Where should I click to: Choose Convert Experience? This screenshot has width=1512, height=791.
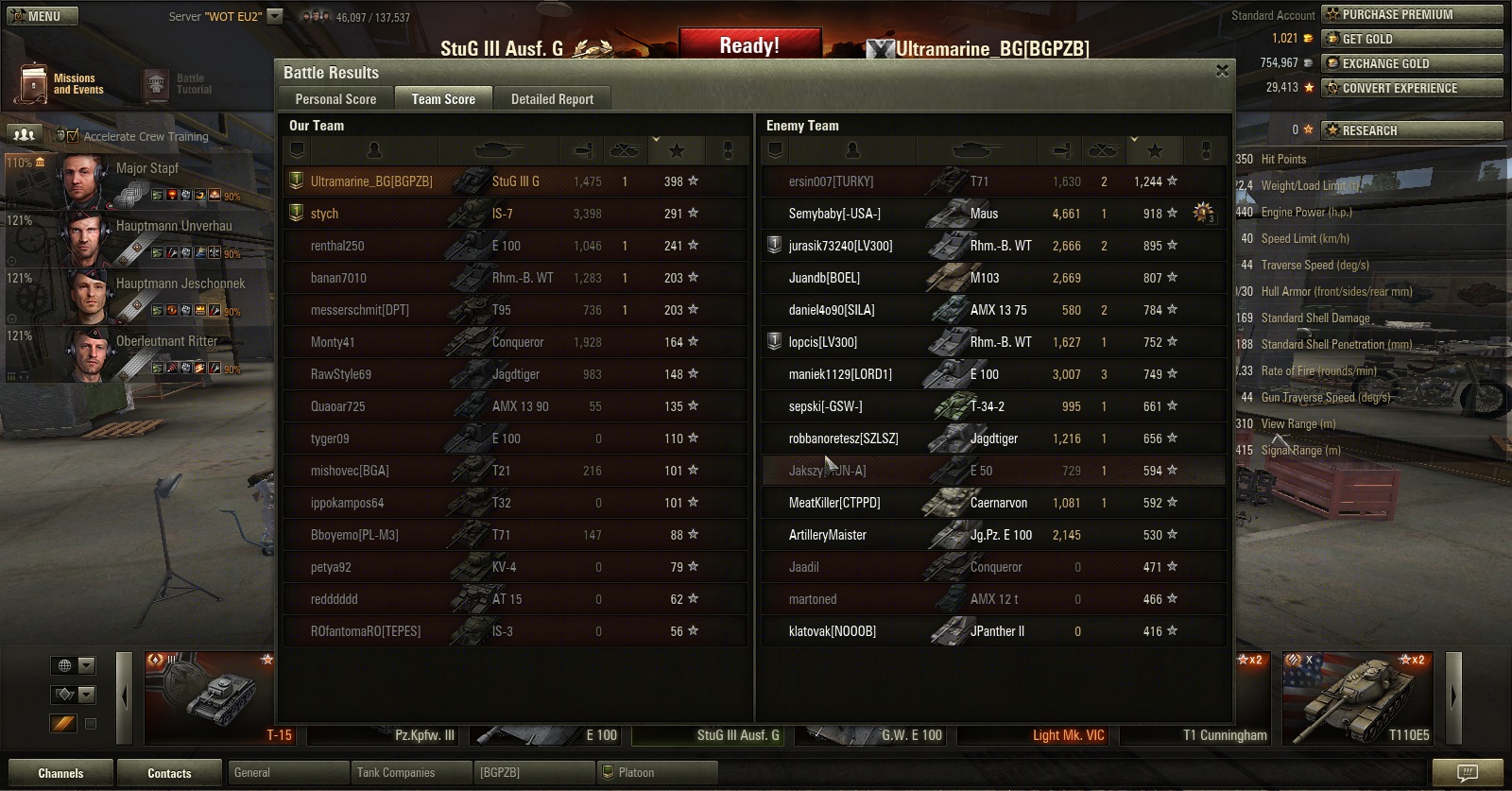pyautogui.click(x=1411, y=88)
